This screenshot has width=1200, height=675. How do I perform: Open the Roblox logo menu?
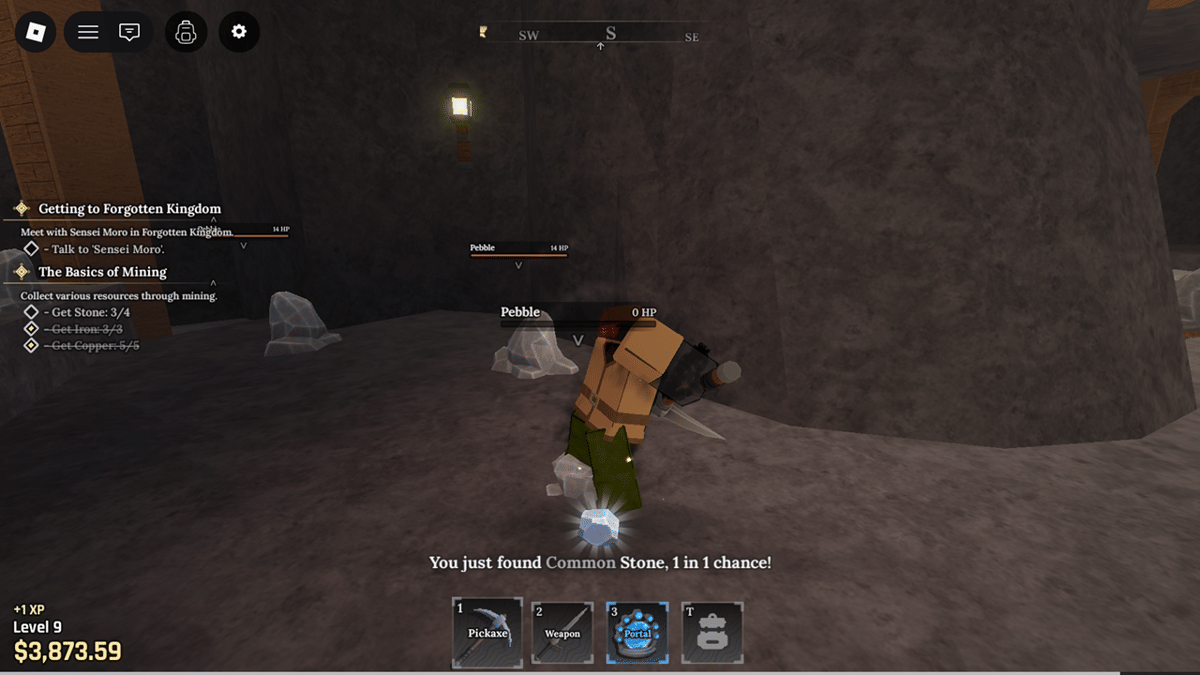[x=36, y=32]
